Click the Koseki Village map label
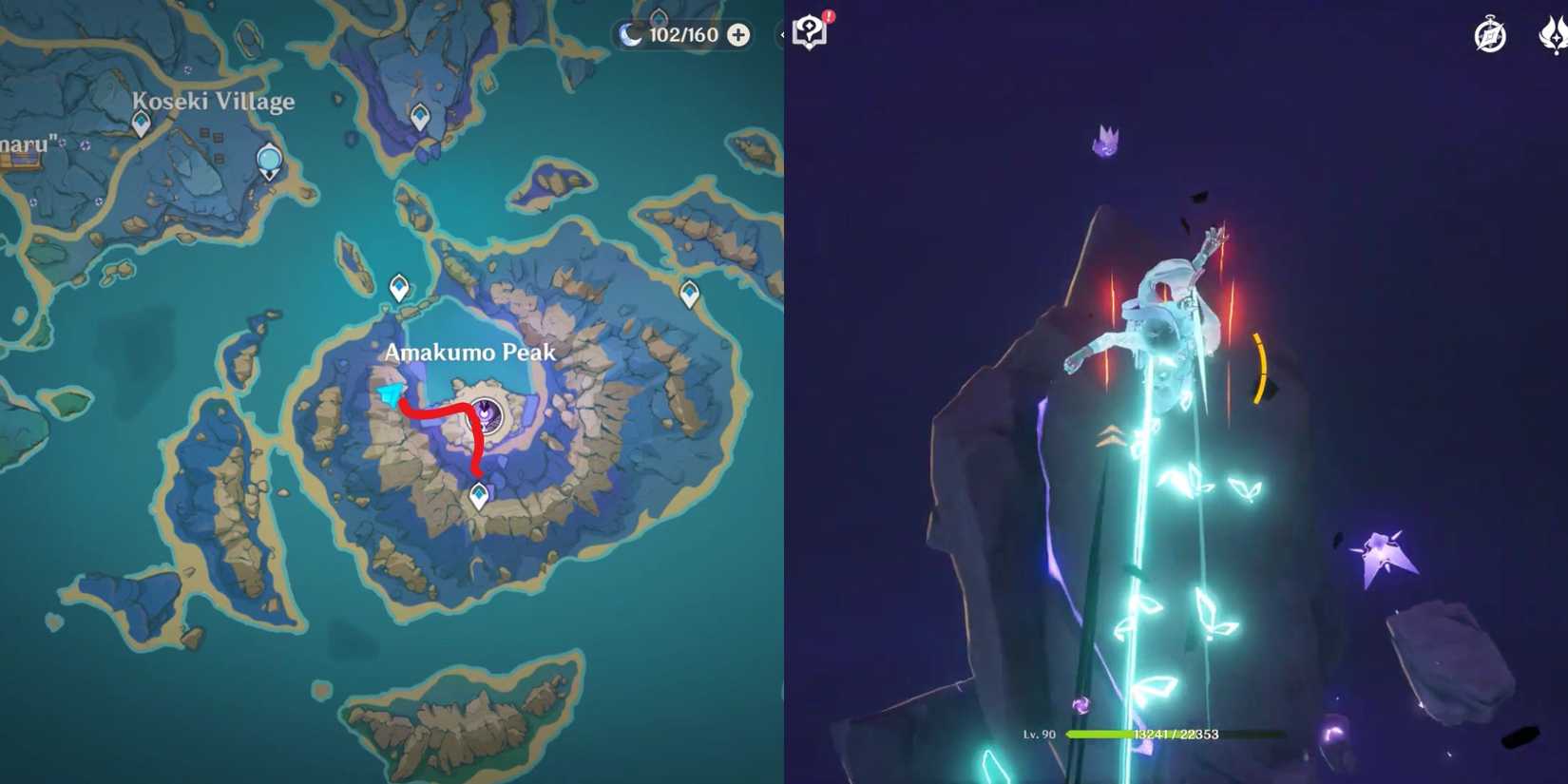This screenshot has height=784, width=1568. [214, 100]
